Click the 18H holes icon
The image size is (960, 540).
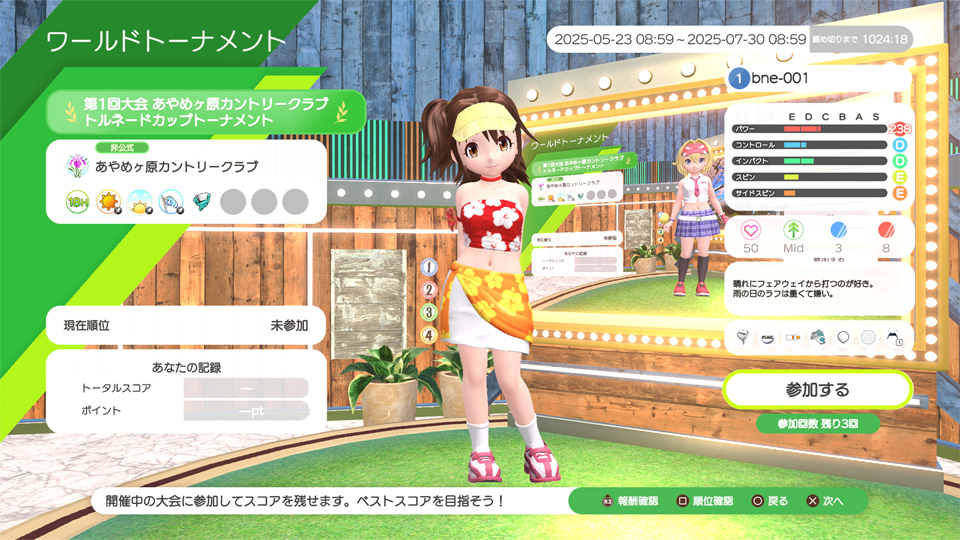click(x=78, y=202)
